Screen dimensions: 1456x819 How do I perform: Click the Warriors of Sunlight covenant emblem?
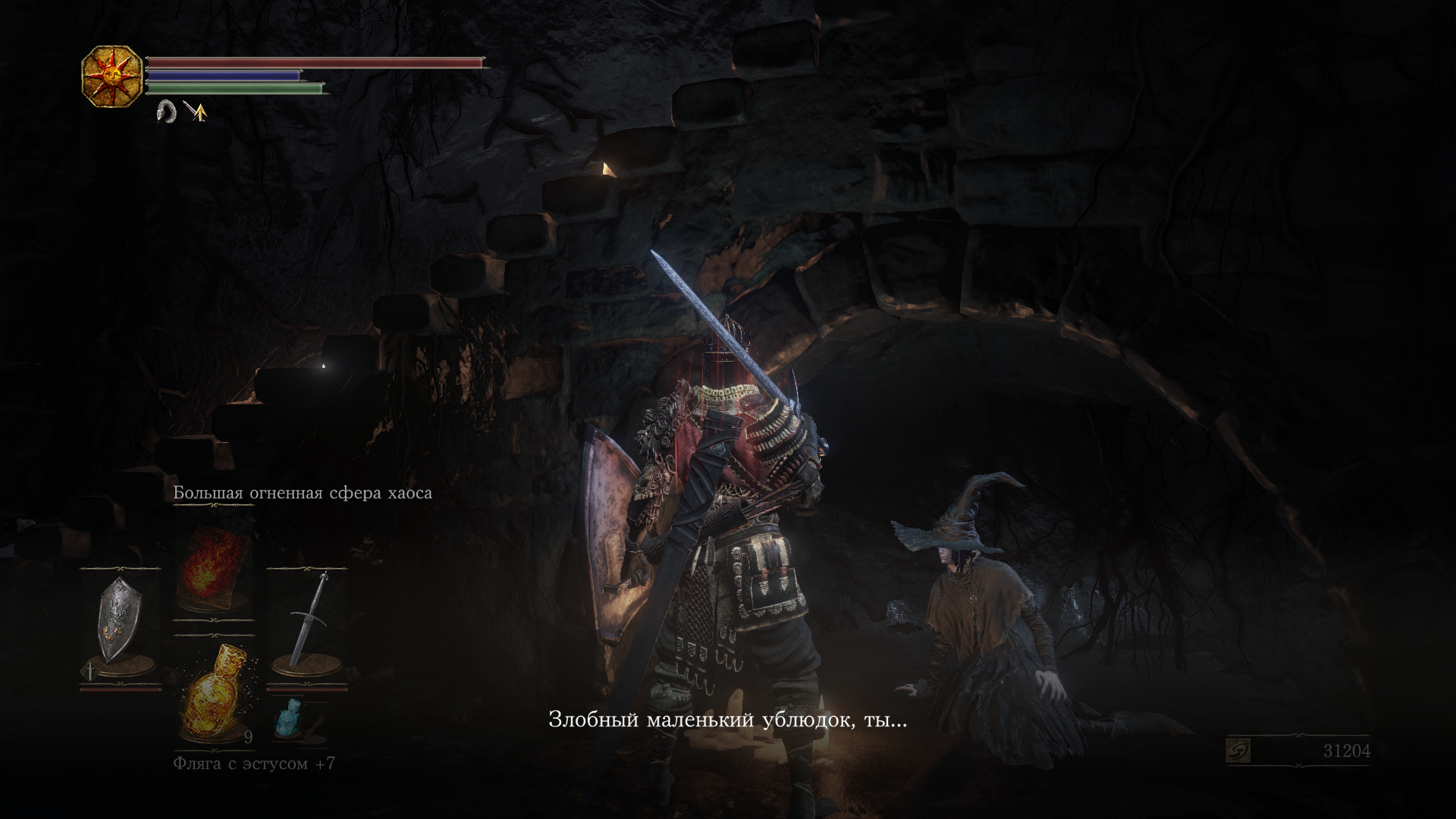click(x=111, y=76)
